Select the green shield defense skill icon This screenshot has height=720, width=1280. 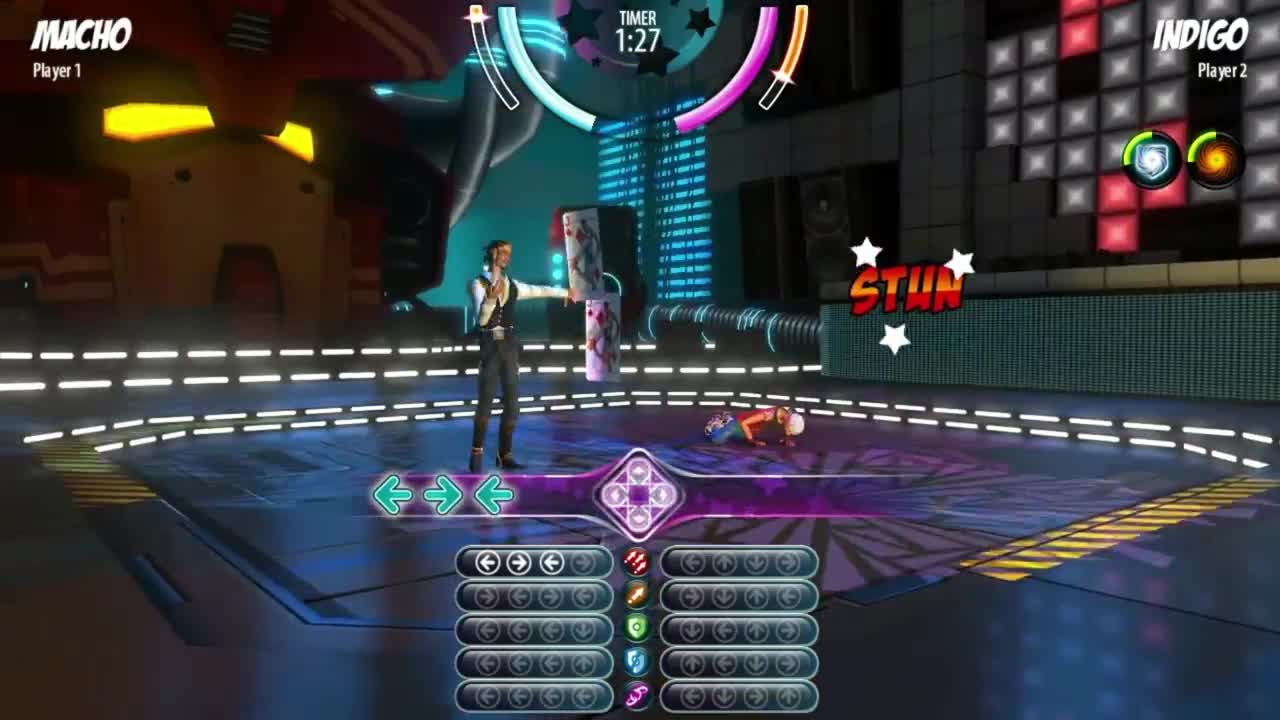pos(636,628)
